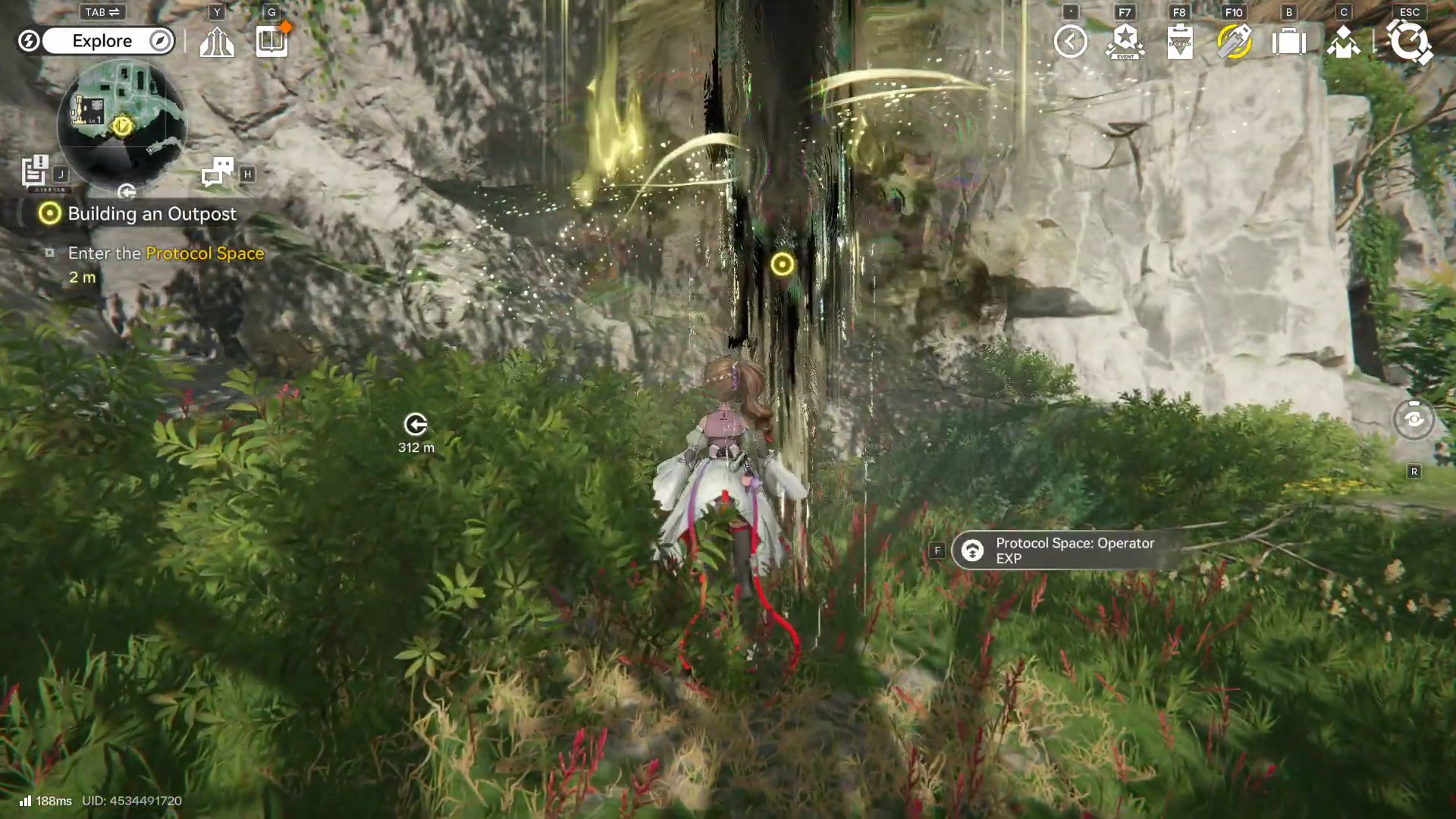Open the operator character menu icon

coord(1343,42)
